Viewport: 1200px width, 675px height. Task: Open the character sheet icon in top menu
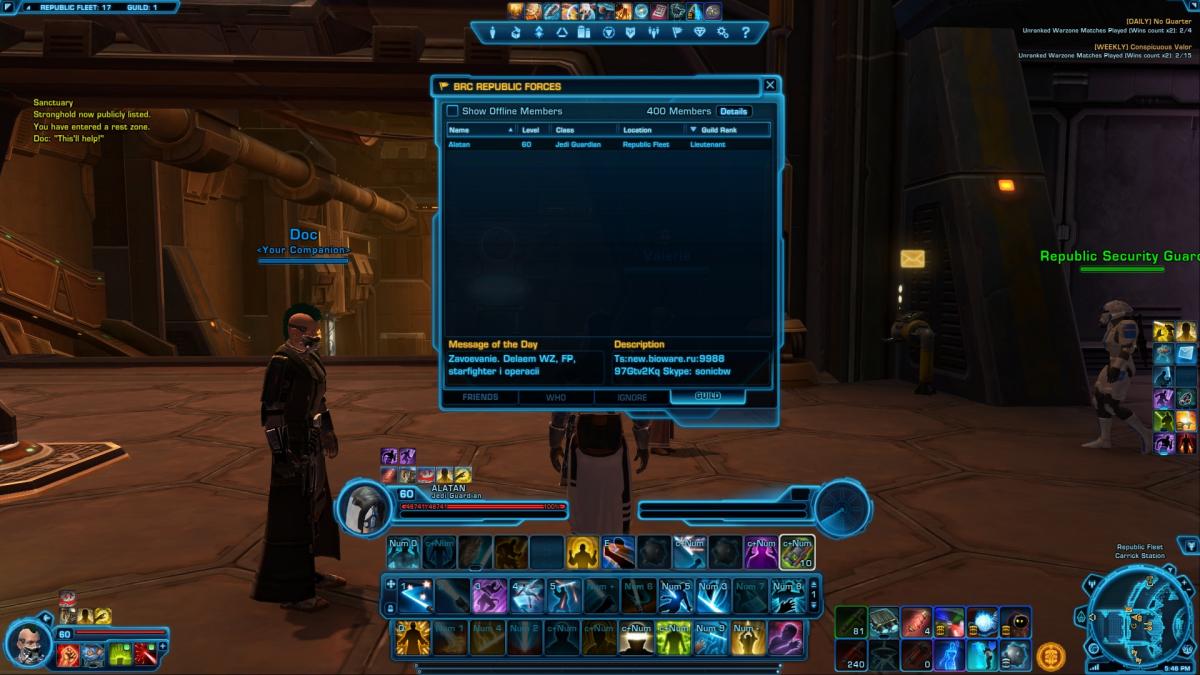coord(492,33)
